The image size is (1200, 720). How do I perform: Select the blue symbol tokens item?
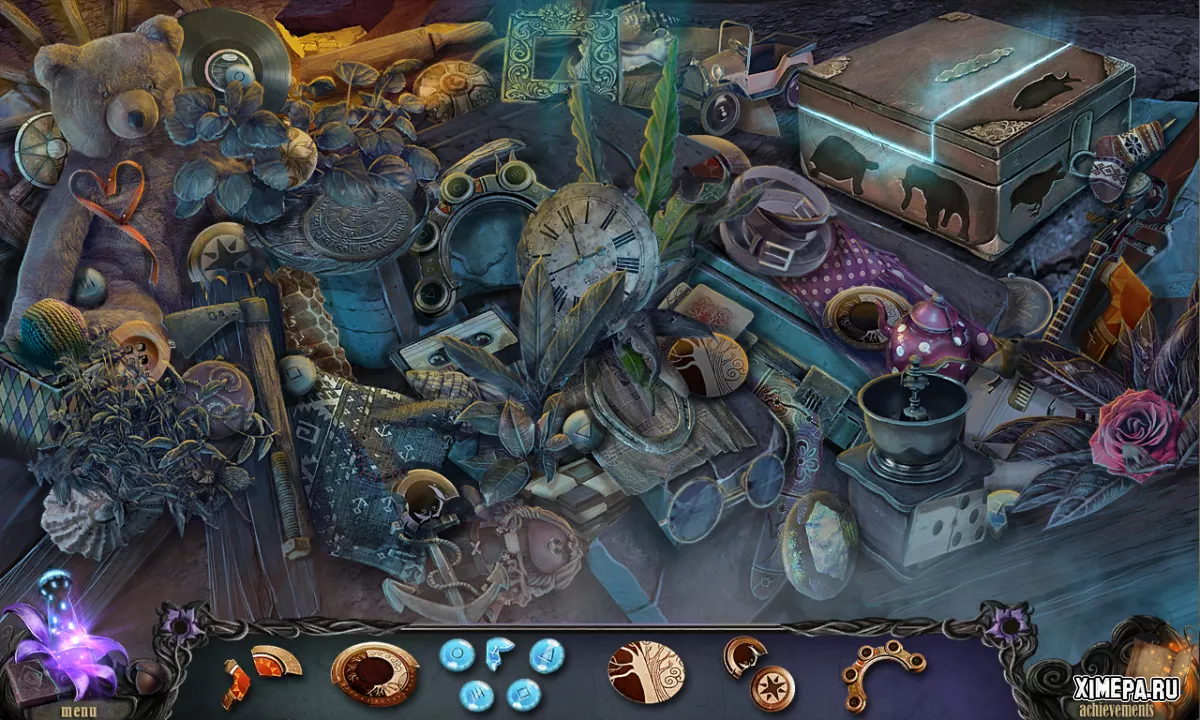[500, 671]
